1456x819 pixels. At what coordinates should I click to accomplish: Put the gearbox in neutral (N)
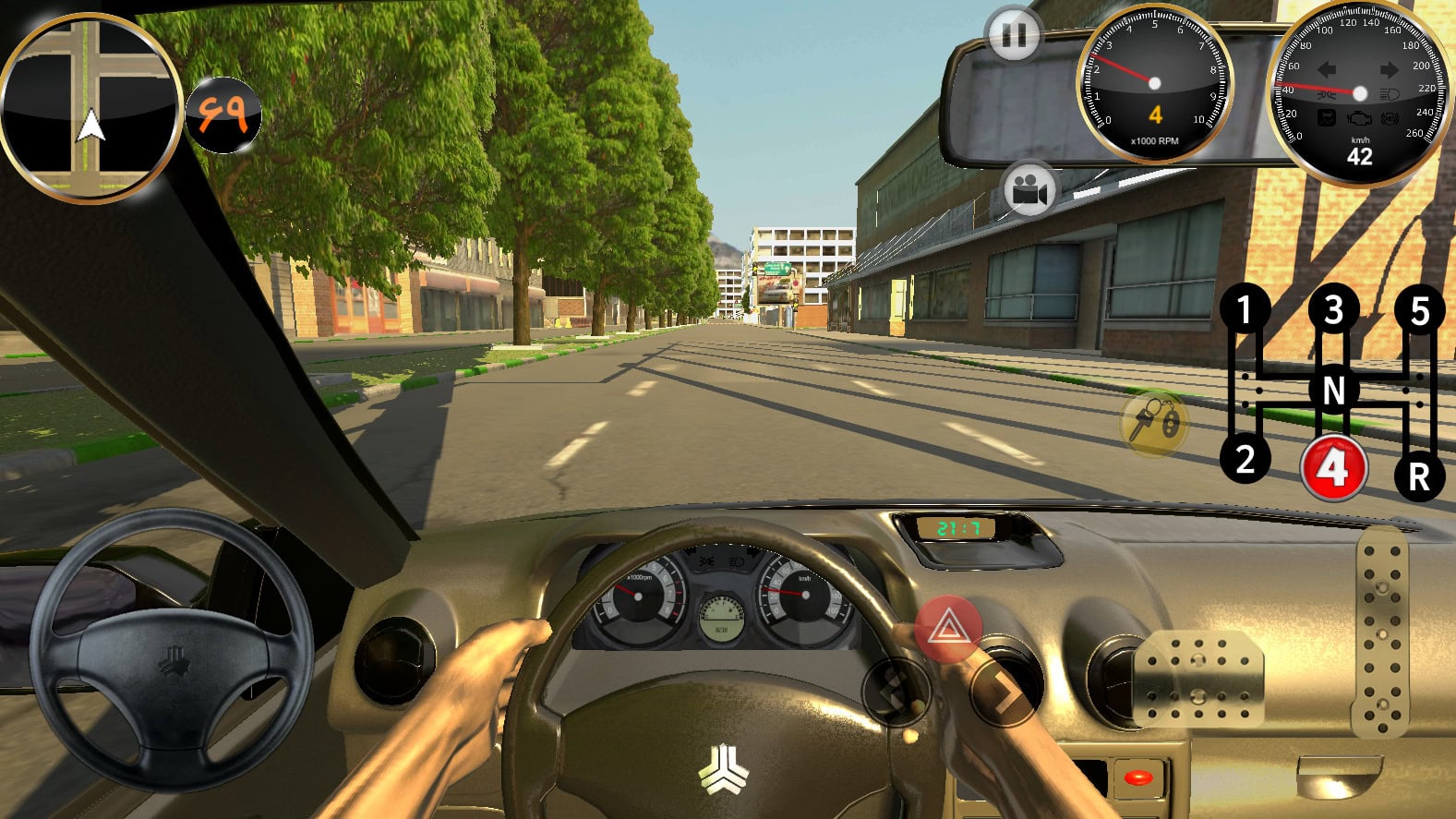pyautogui.click(x=1333, y=391)
